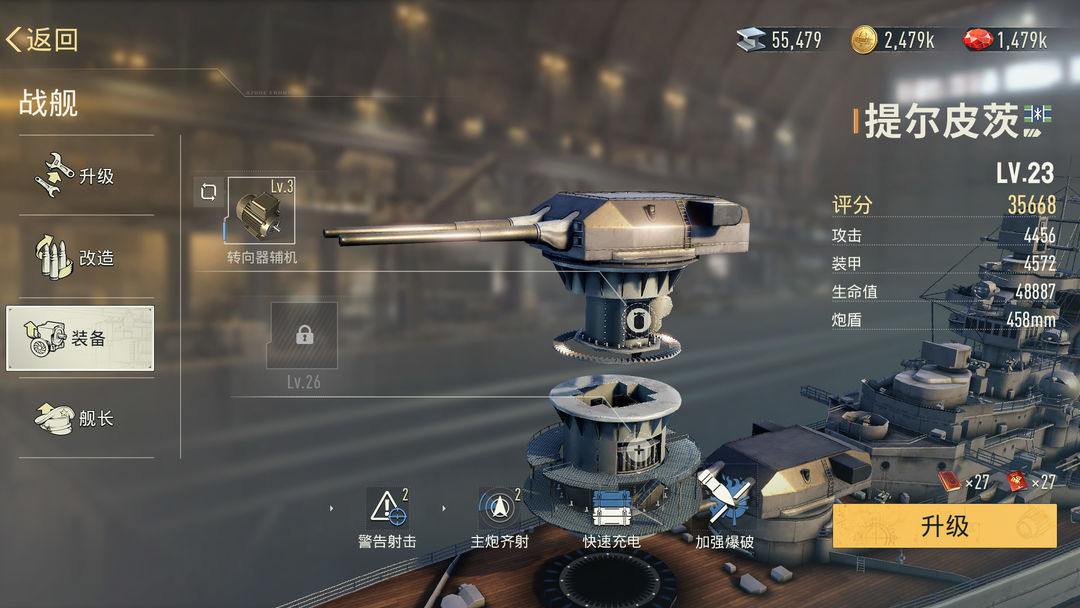Screen dimensions: 1080x608
Task: Tap the gold coin currency icon
Action: point(864,40)
